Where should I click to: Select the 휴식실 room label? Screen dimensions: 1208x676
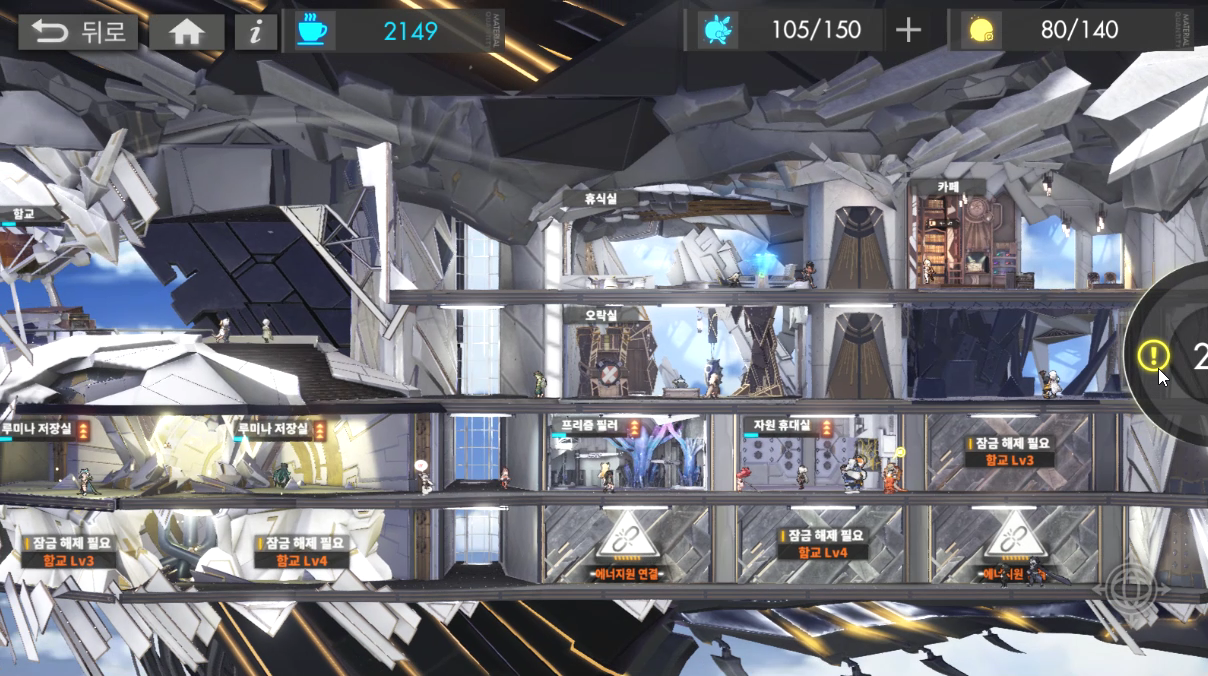tap(600, 198)
